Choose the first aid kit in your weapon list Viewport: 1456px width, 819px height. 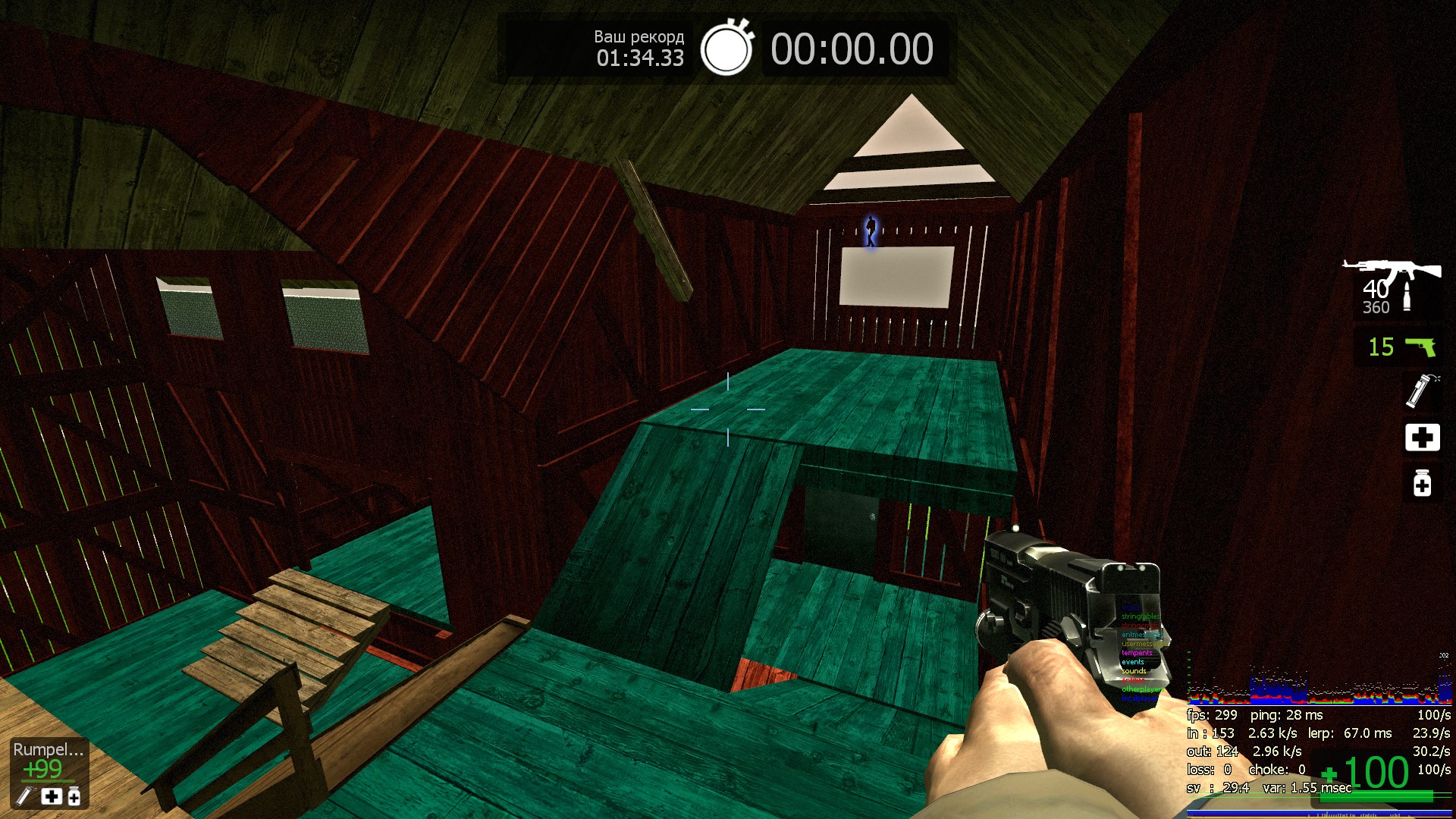point(1422,437)
